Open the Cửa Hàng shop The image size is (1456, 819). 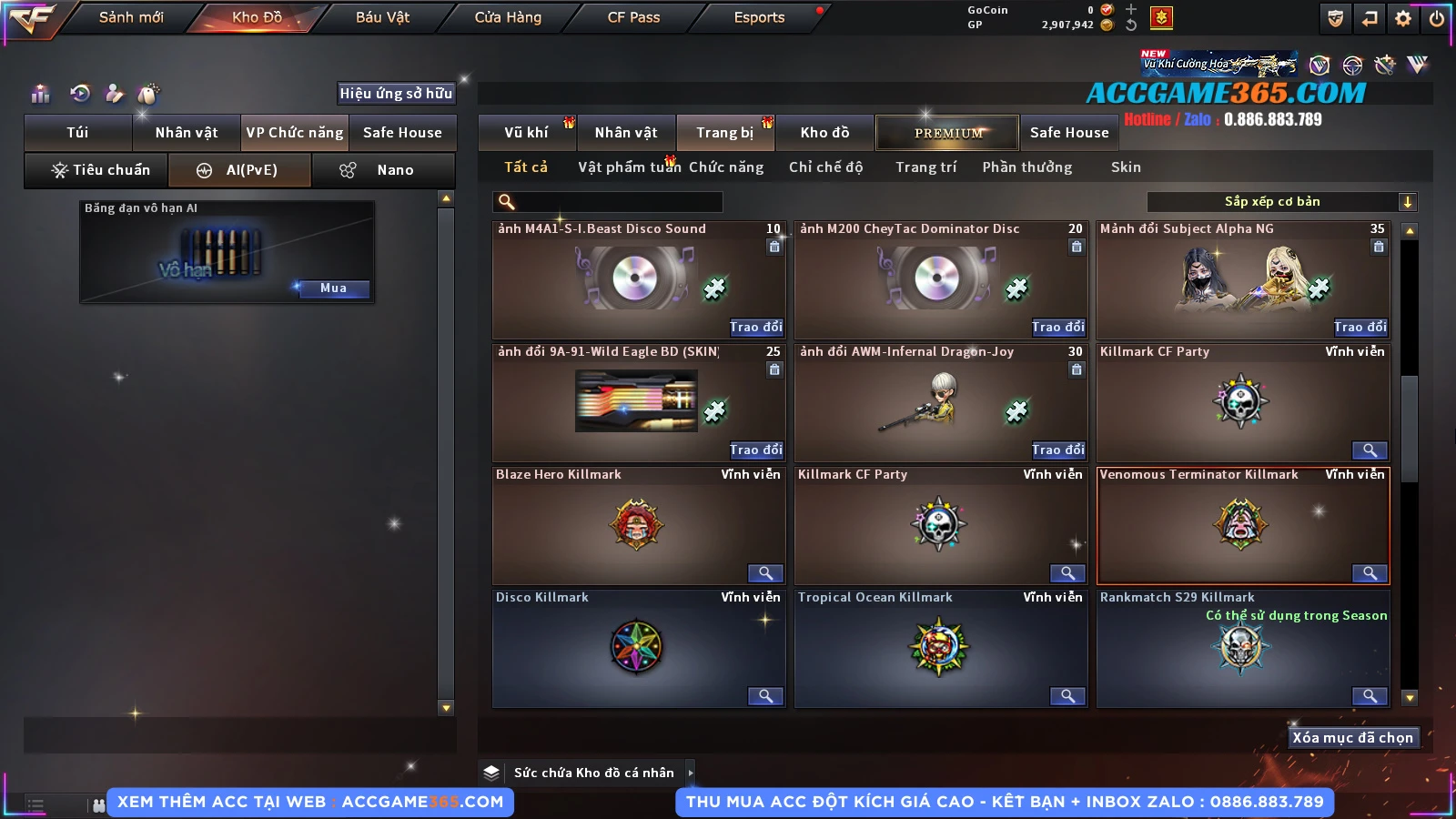pyautogui.click(x=508, y=17)
